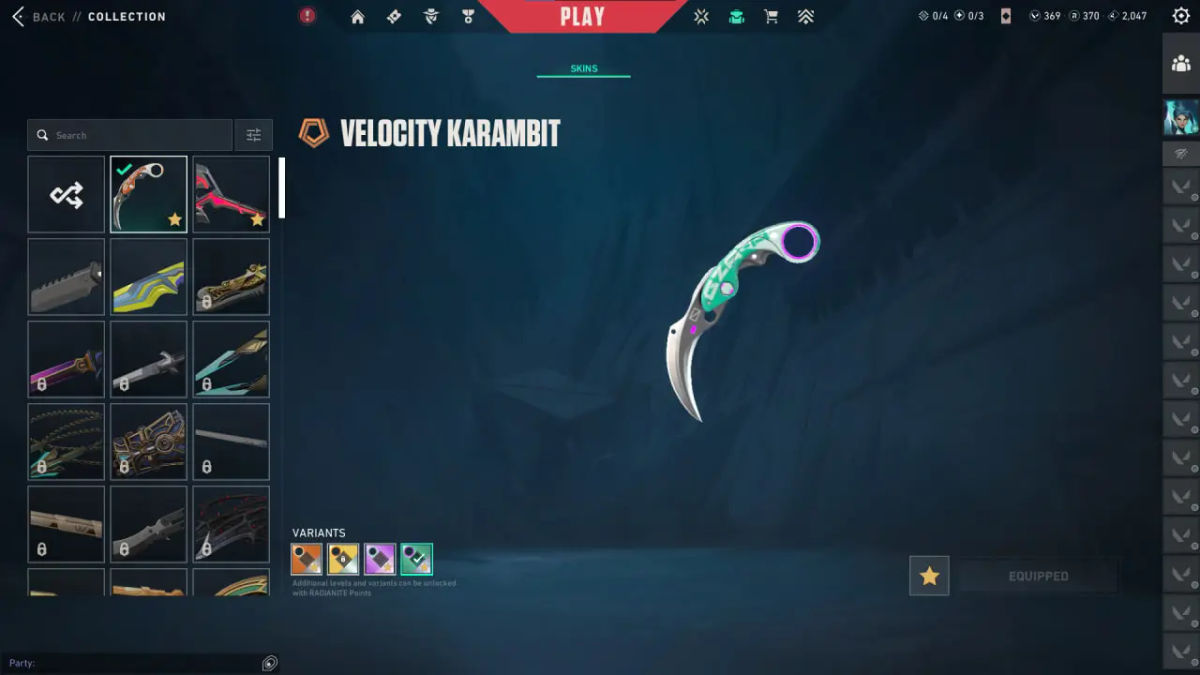This screenshot has height=675, width=1200.
Task: Open the home screen icon
Action: (357, 17)
